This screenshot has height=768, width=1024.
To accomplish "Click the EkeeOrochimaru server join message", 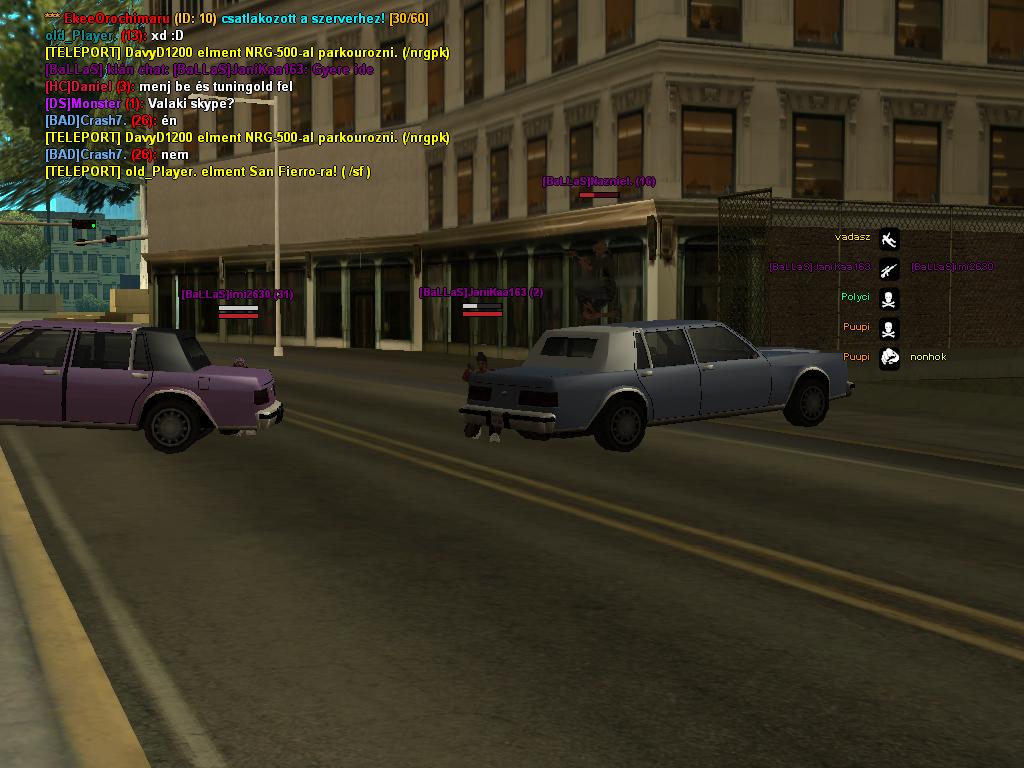I will (x=236, y=19).
